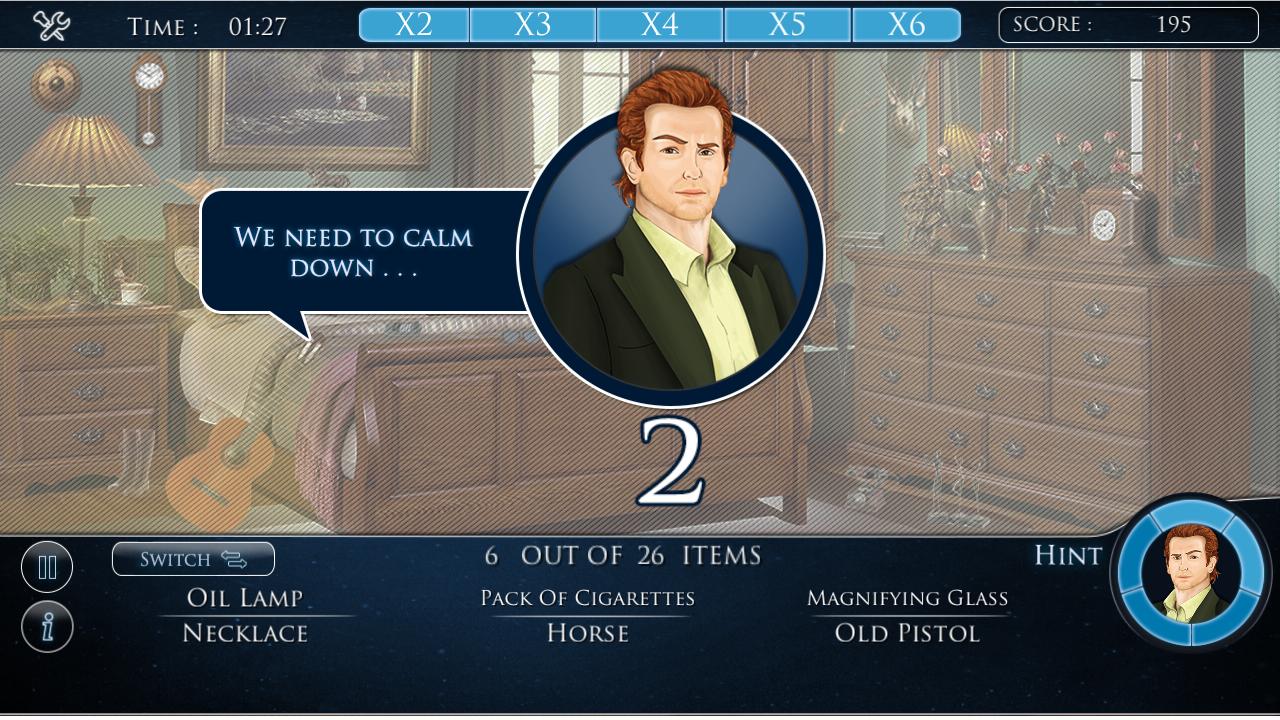The image size is (1280, 720).
Task: Select 'Necklace' in the item list
Action: (243, 632)
